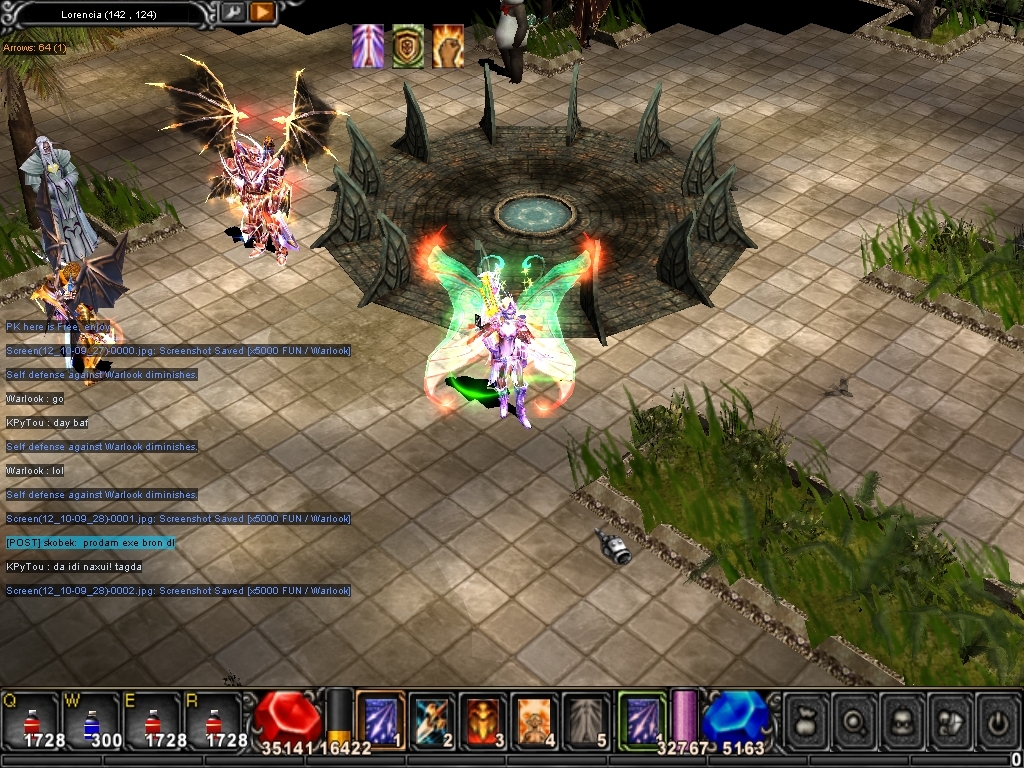Open the wrench settings button
The width and height of the screenshot is (1024, 768).
(232, 13)
